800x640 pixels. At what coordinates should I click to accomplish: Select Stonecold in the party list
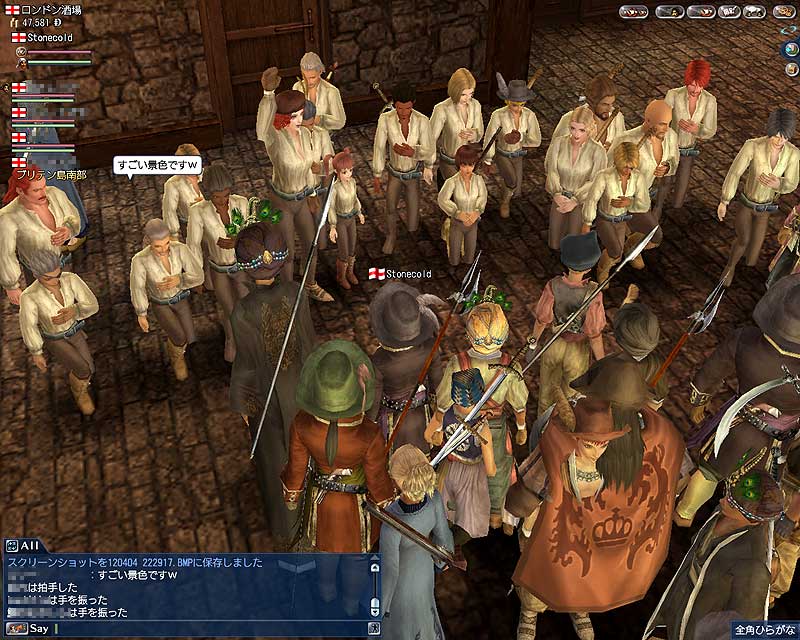[50, 37]
